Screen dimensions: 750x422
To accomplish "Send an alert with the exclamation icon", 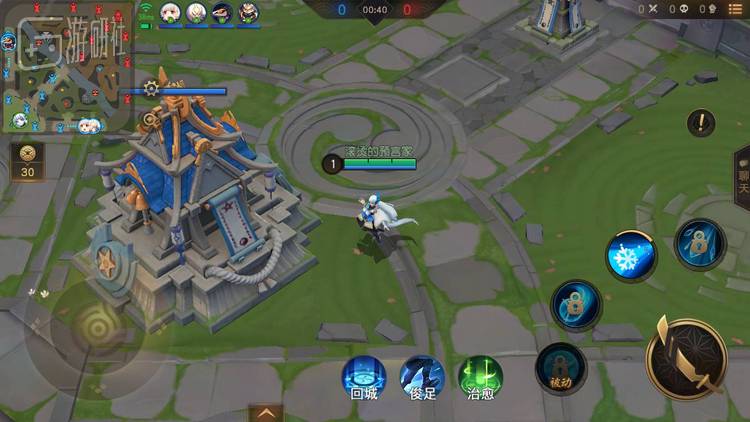I will point(701,123).
